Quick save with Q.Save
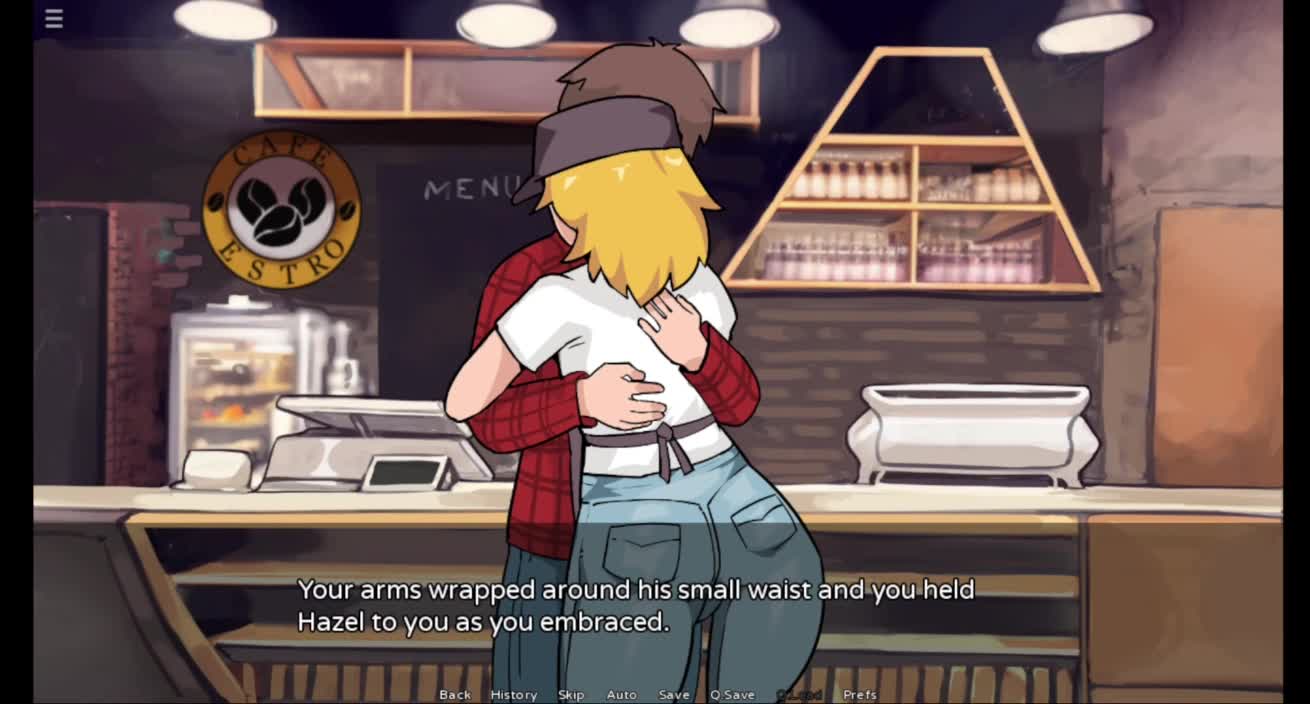Viewport: 1310px width, 704px height. tap(732, 695)
